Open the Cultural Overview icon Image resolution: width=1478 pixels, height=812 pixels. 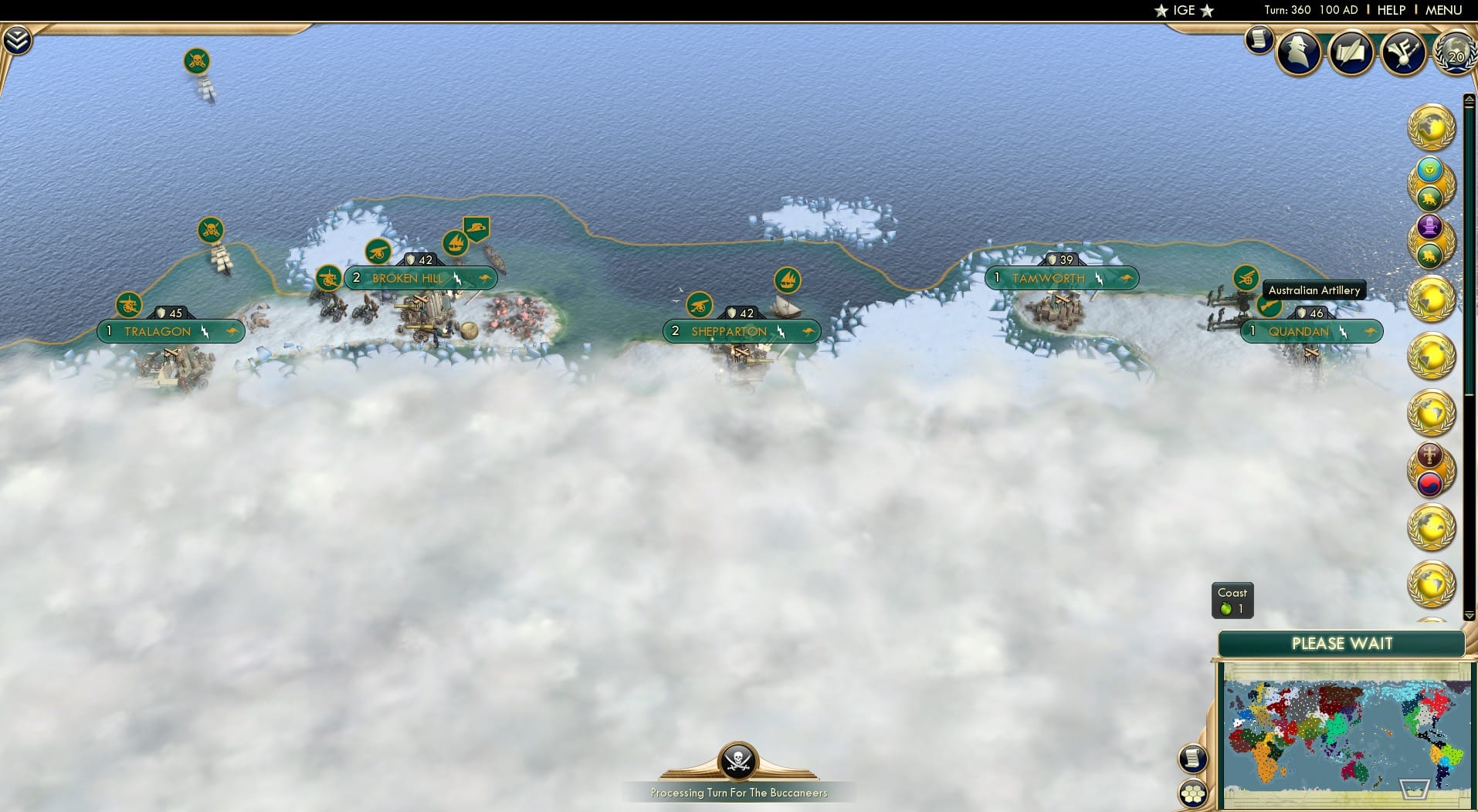tap(1405, 52)
